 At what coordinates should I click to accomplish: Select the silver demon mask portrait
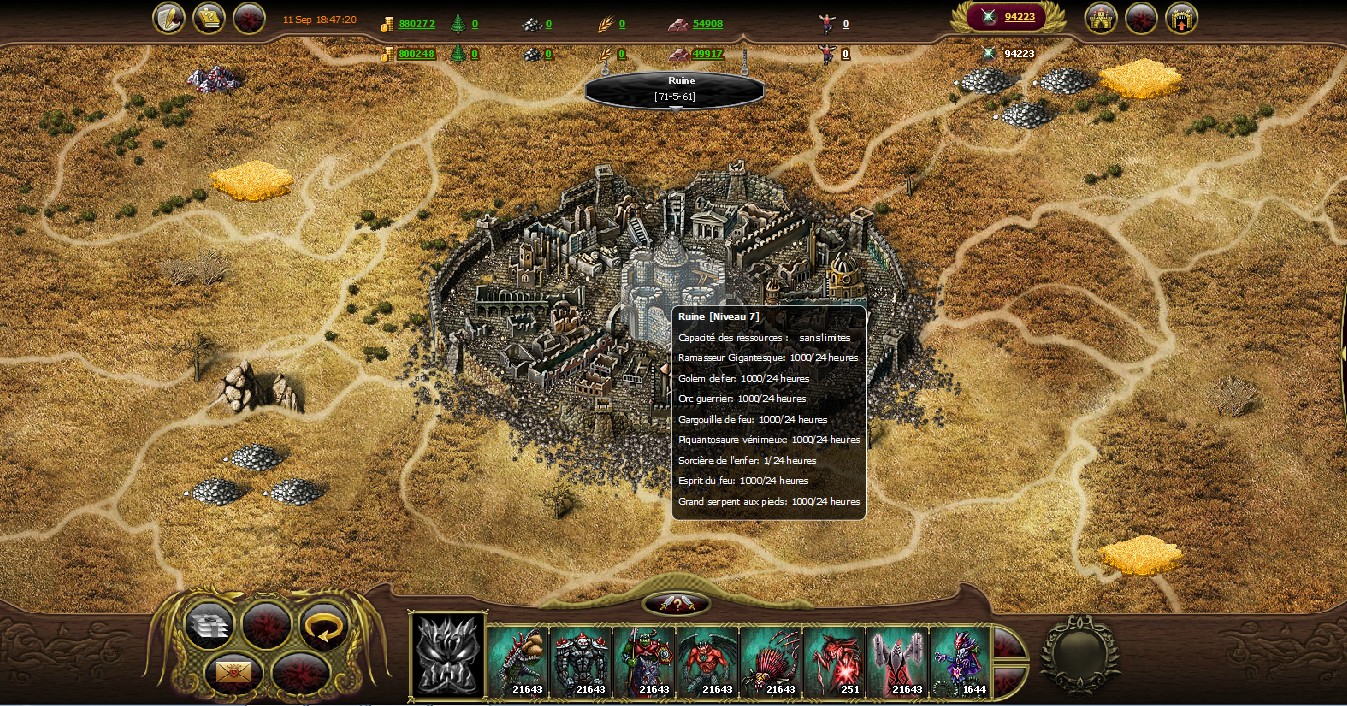(x=448, y=655)
